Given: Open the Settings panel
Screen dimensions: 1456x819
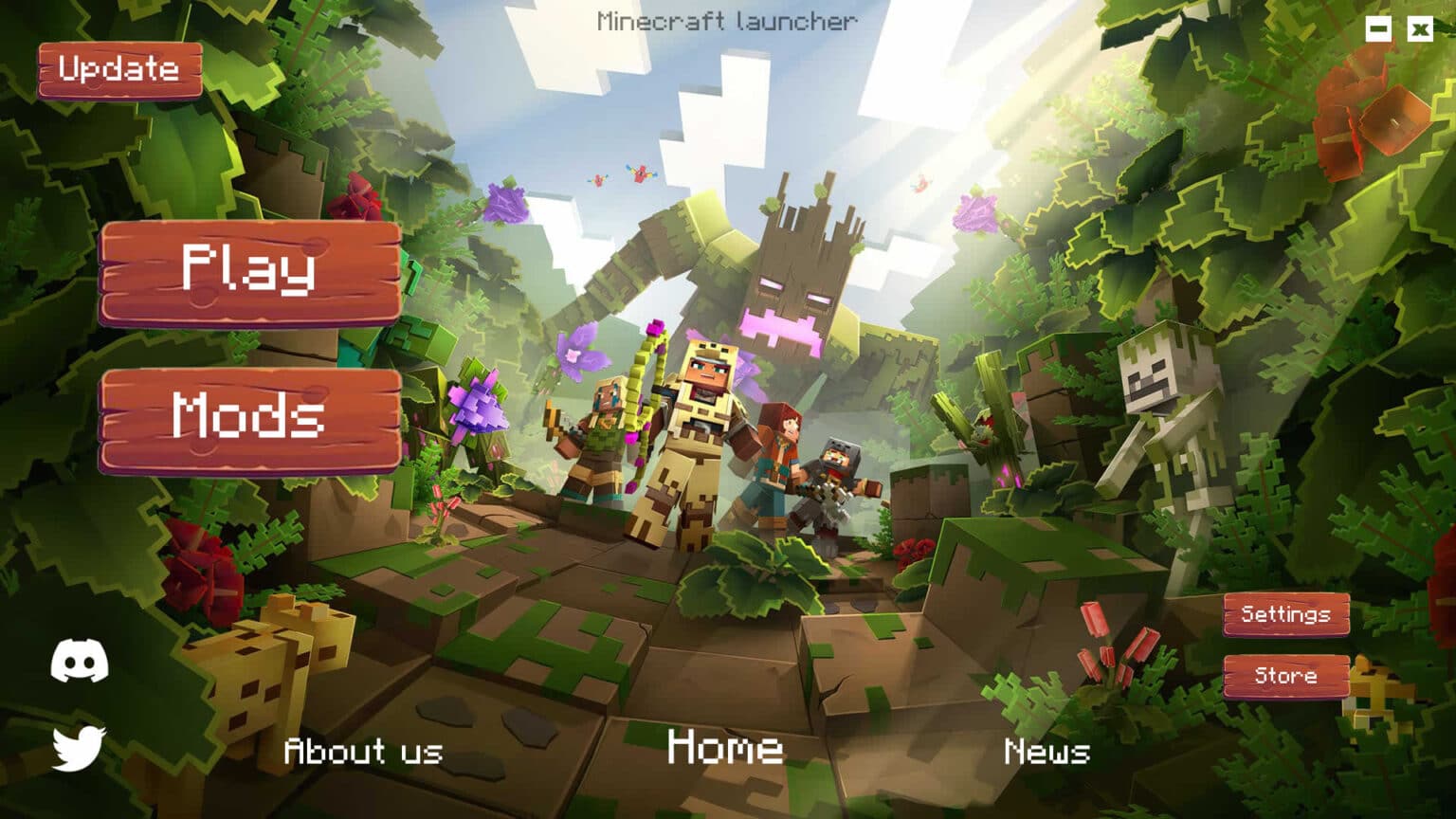Looking at the screenshot, I should coord(1285,613).
